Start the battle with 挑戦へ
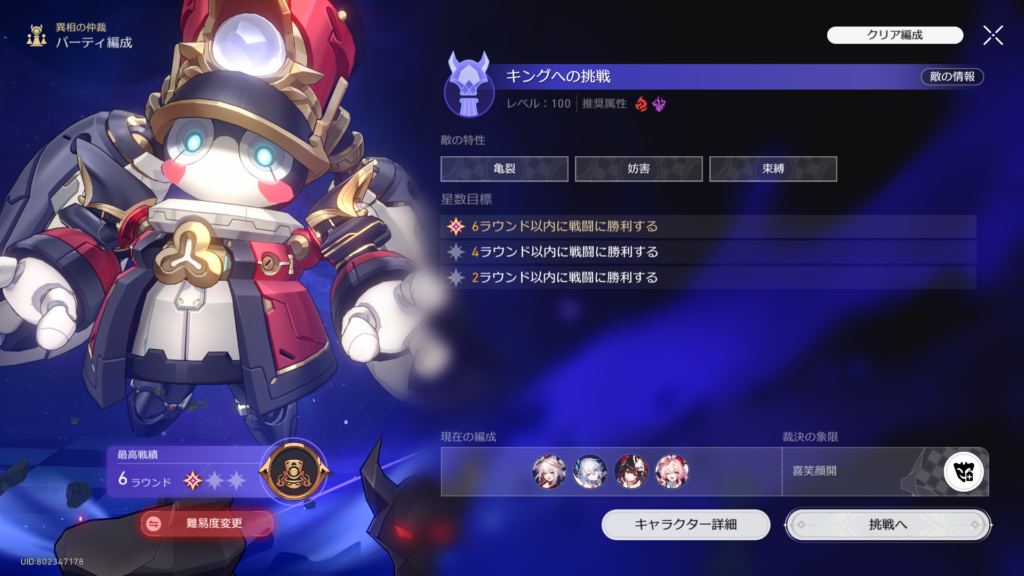The height and width of the screenshot is (576, 1024). 888,524
